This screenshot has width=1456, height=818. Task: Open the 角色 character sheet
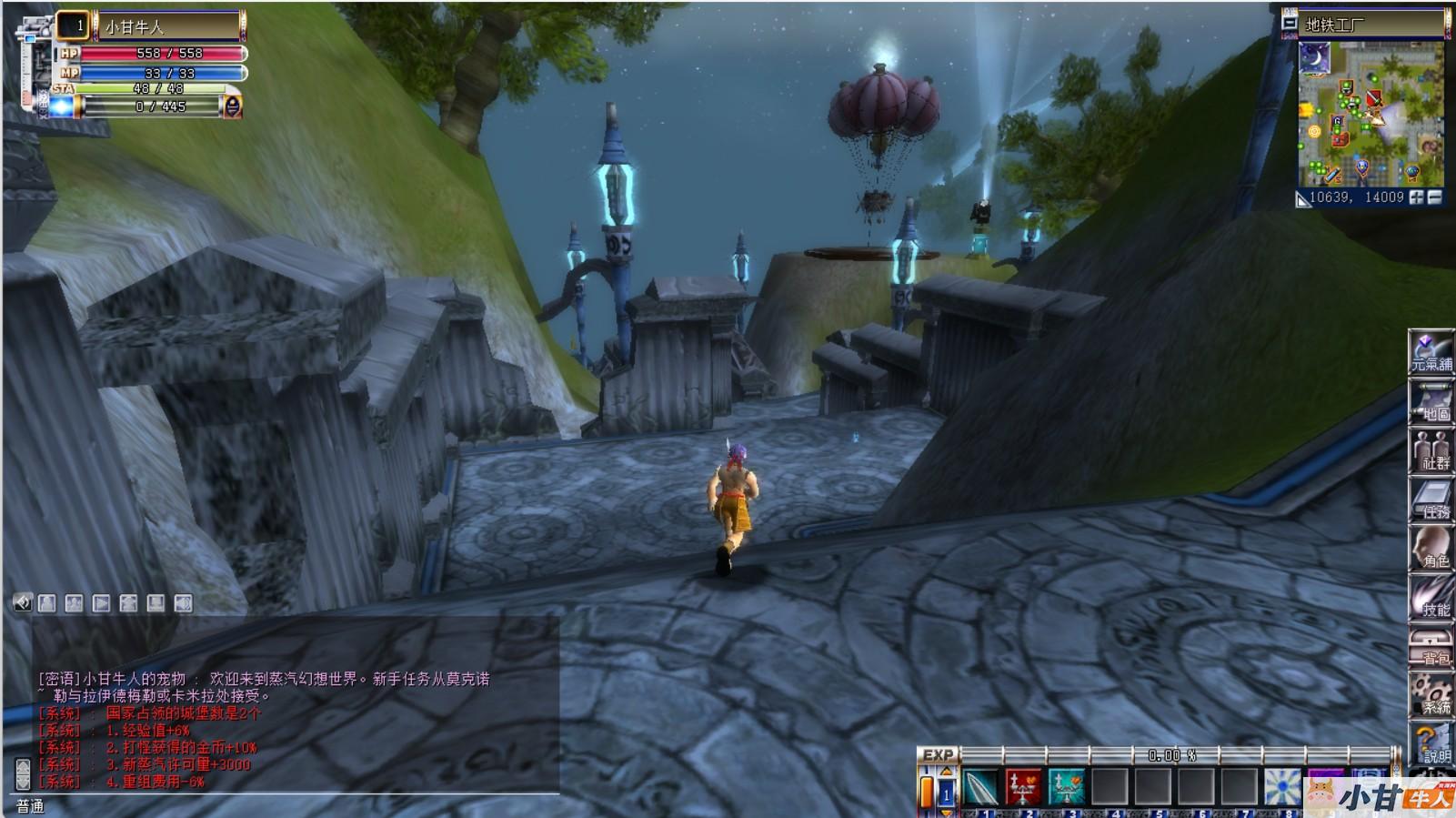click(1431, 549)
